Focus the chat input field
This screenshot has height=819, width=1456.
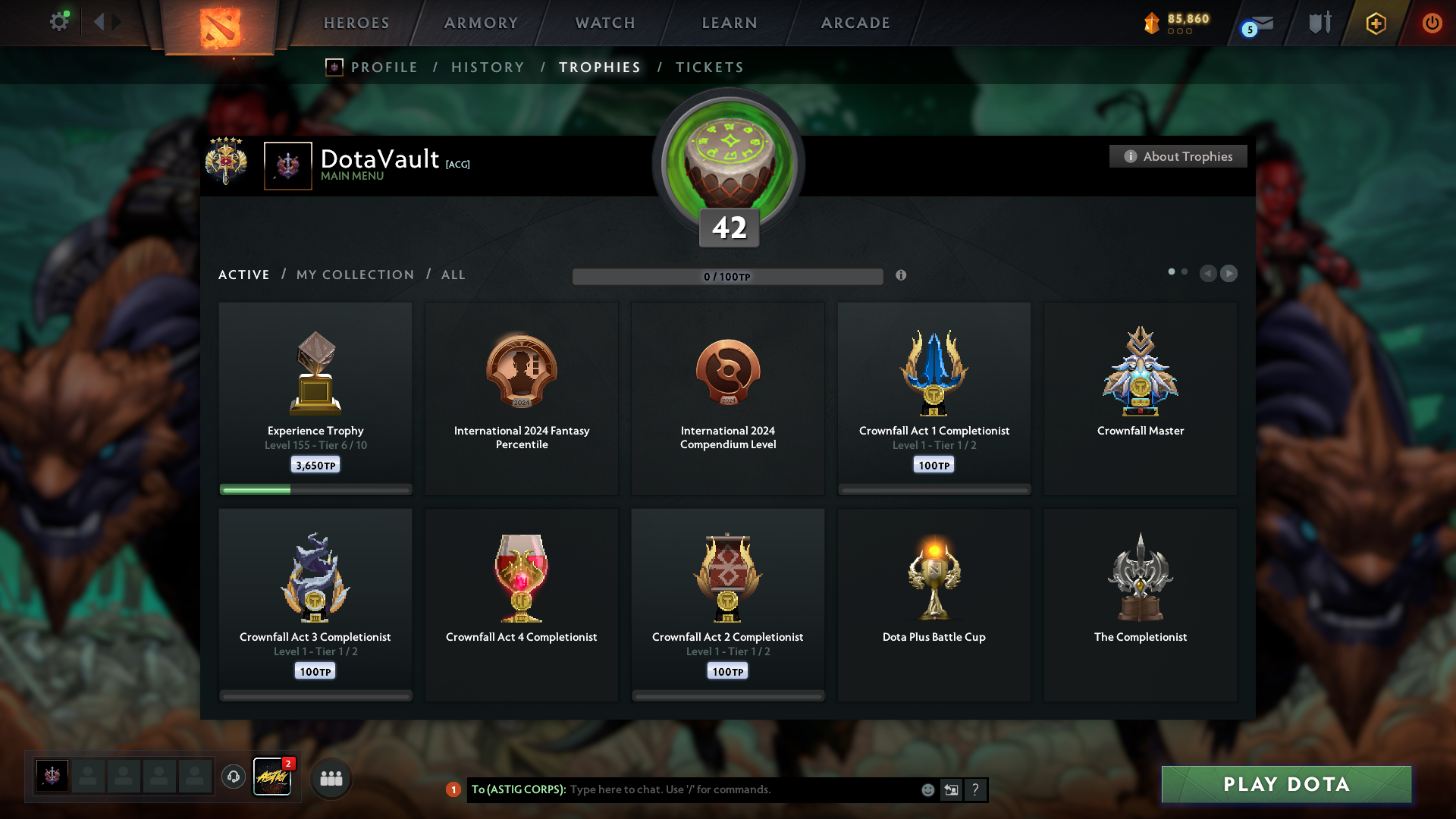tap(743, 789)
